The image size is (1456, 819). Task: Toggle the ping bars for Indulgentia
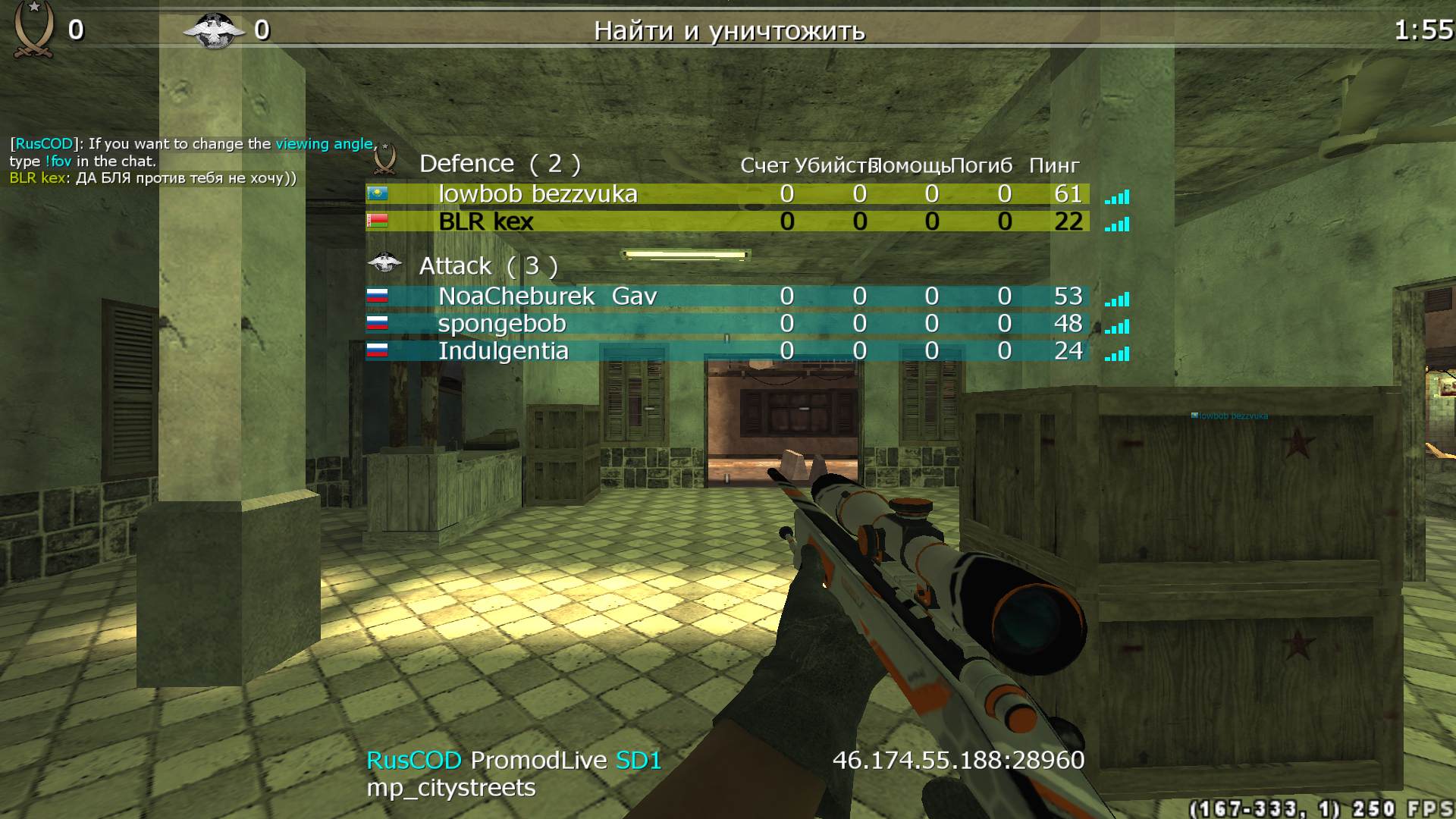tap(1116, 353)
